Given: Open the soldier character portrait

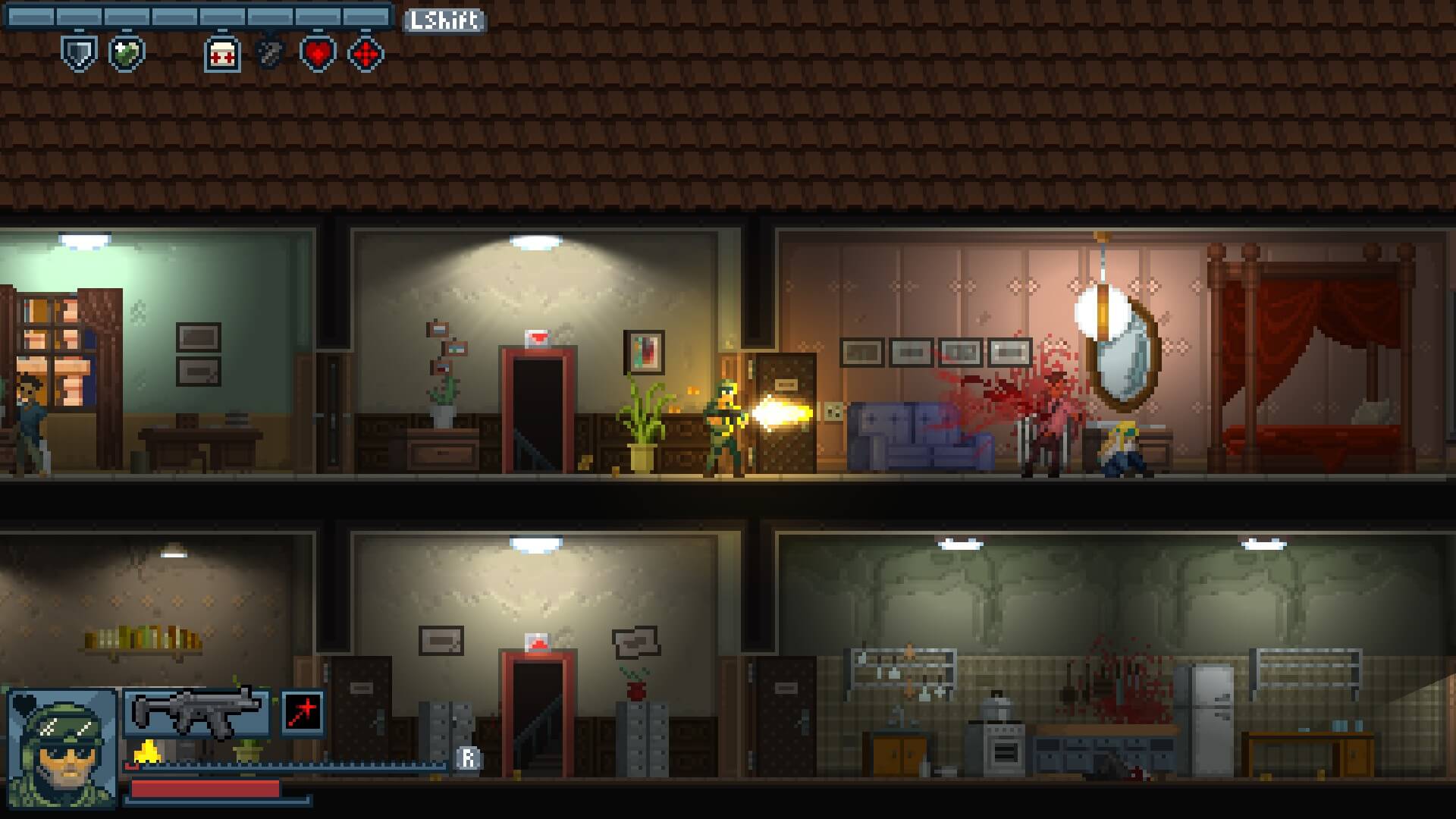Looking at the screenshot, I should (x=62, y=747).
